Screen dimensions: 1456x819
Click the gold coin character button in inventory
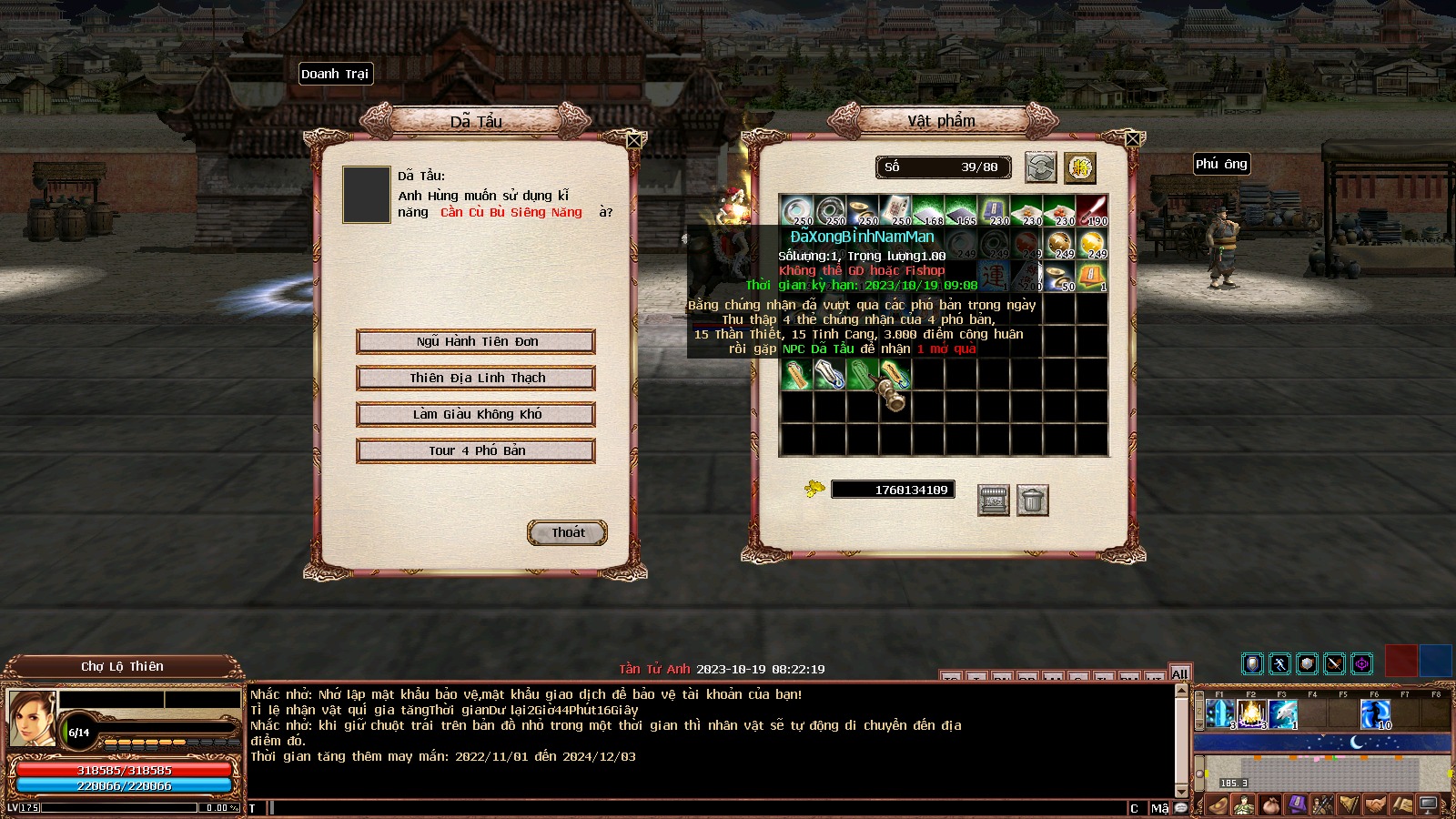(x=1080, y=167)
